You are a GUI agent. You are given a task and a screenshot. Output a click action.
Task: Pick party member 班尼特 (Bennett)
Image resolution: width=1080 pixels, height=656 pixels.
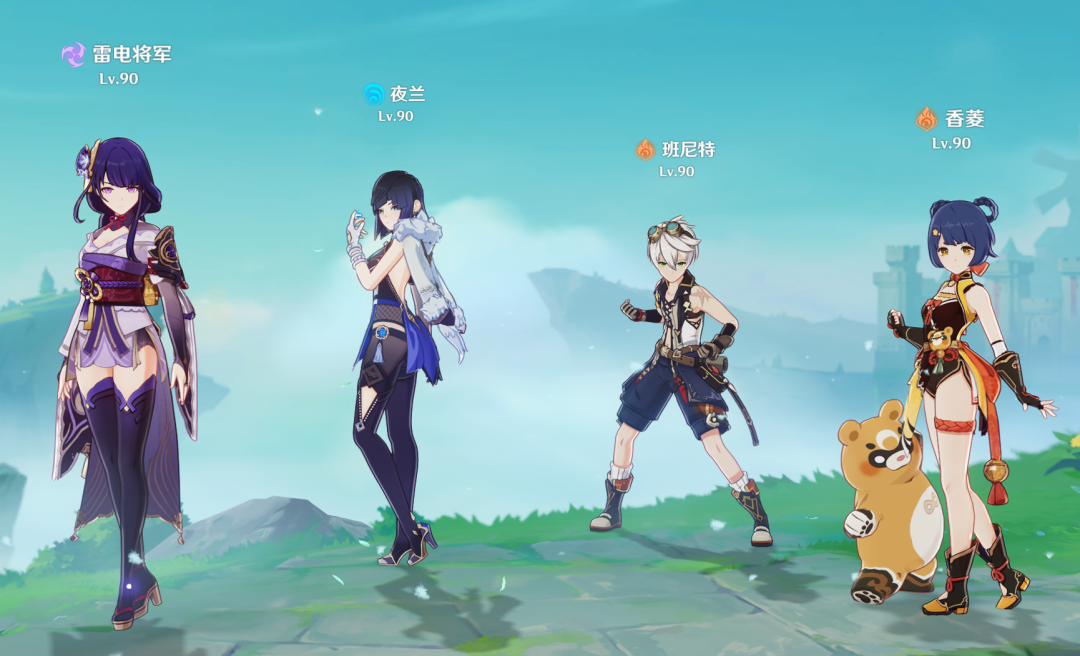click(x=680, y=370)
